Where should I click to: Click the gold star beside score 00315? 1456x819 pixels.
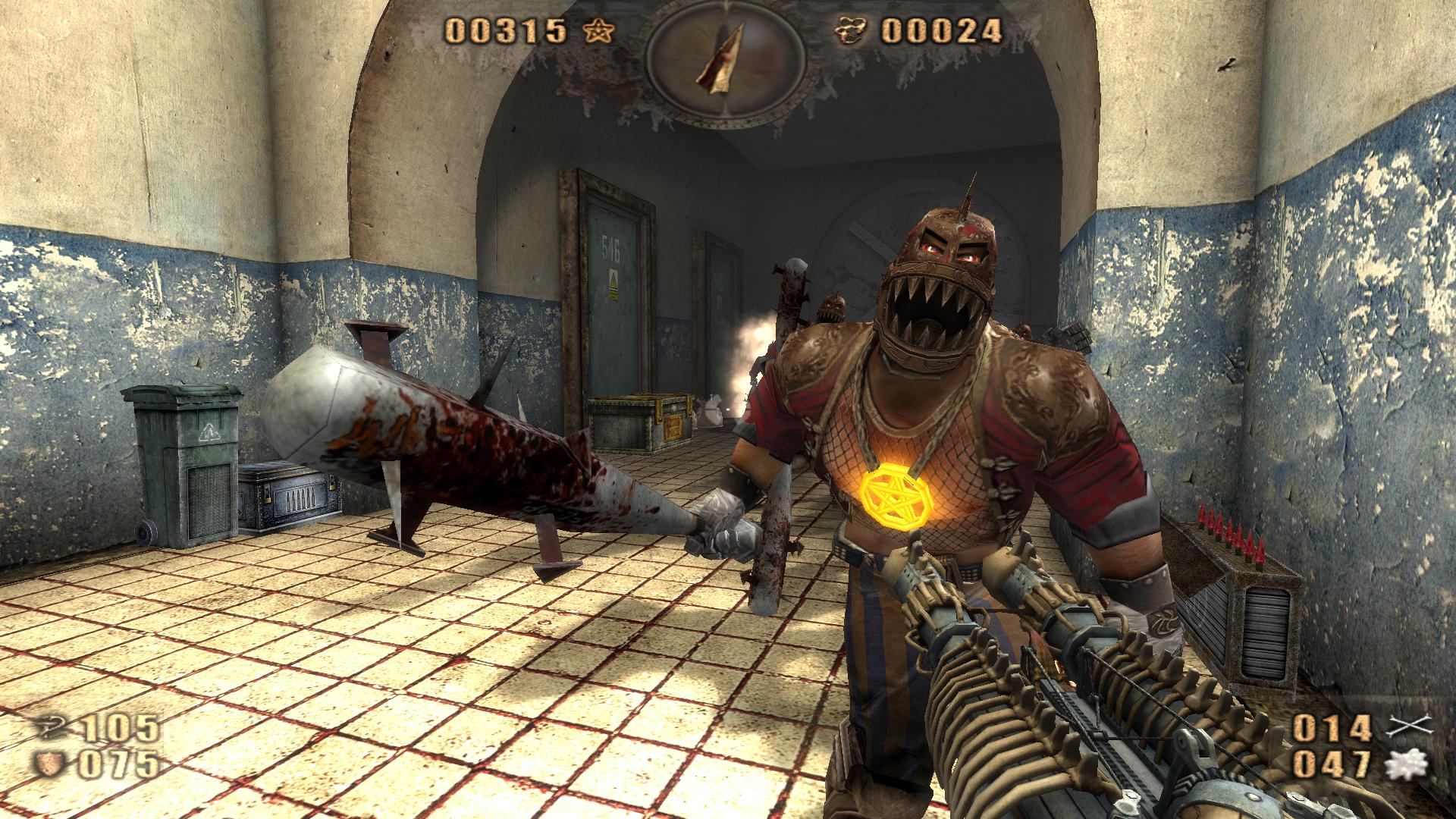(x=599, y=32)
